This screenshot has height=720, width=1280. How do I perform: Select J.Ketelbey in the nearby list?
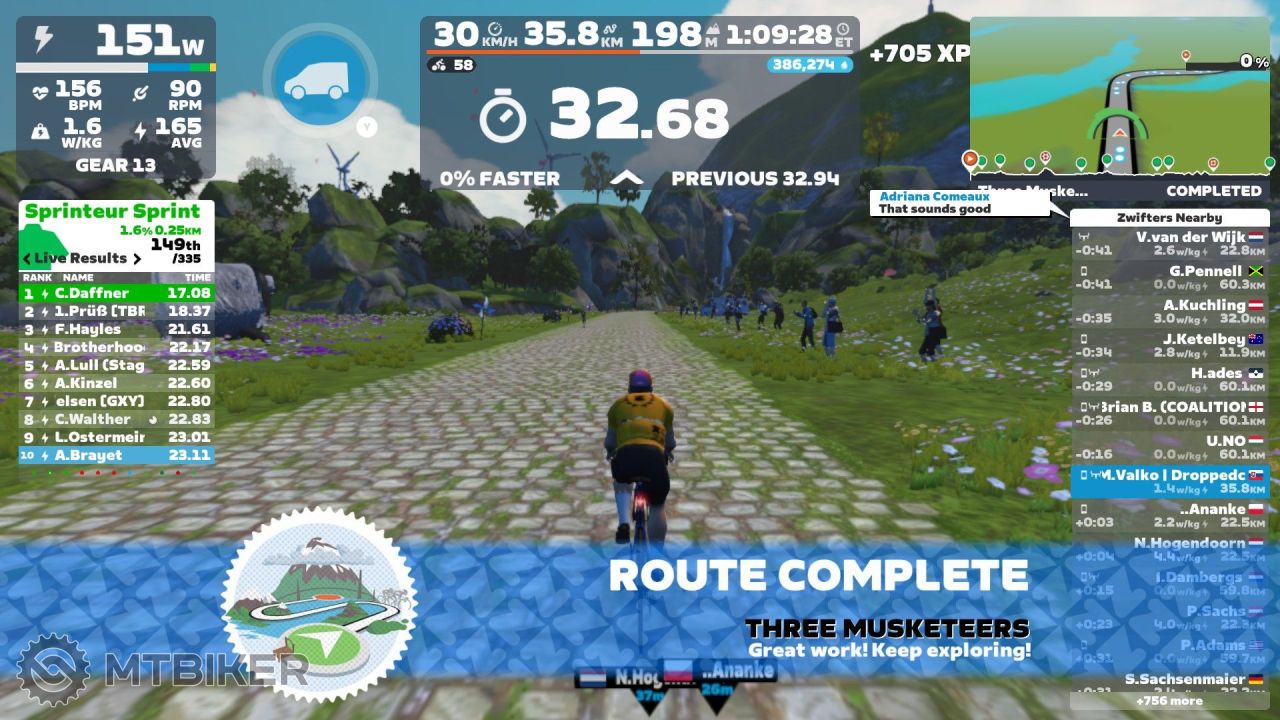(x=1169, y=345)
